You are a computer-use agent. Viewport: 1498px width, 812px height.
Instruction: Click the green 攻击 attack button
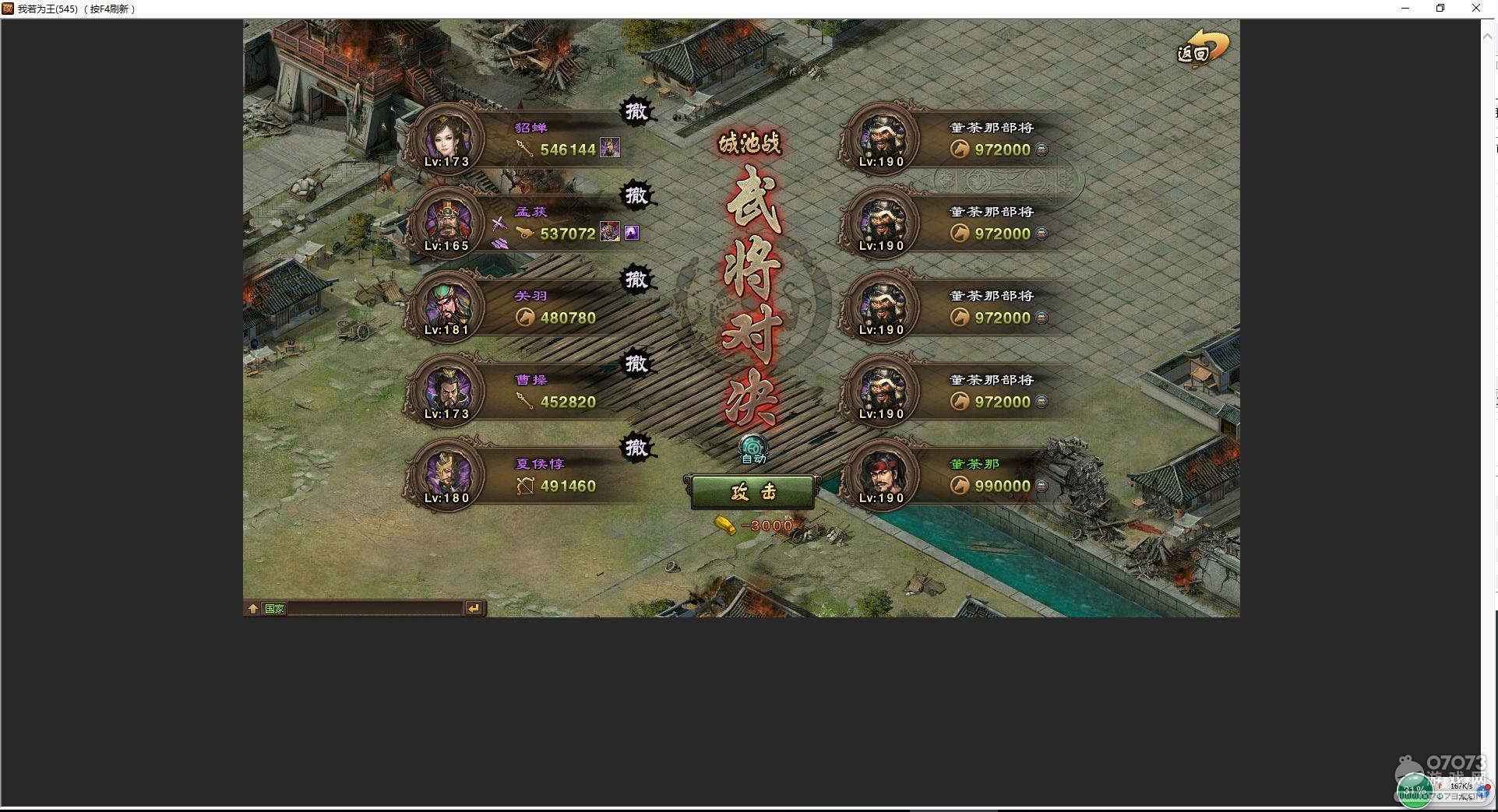click(x=753, y=492)
